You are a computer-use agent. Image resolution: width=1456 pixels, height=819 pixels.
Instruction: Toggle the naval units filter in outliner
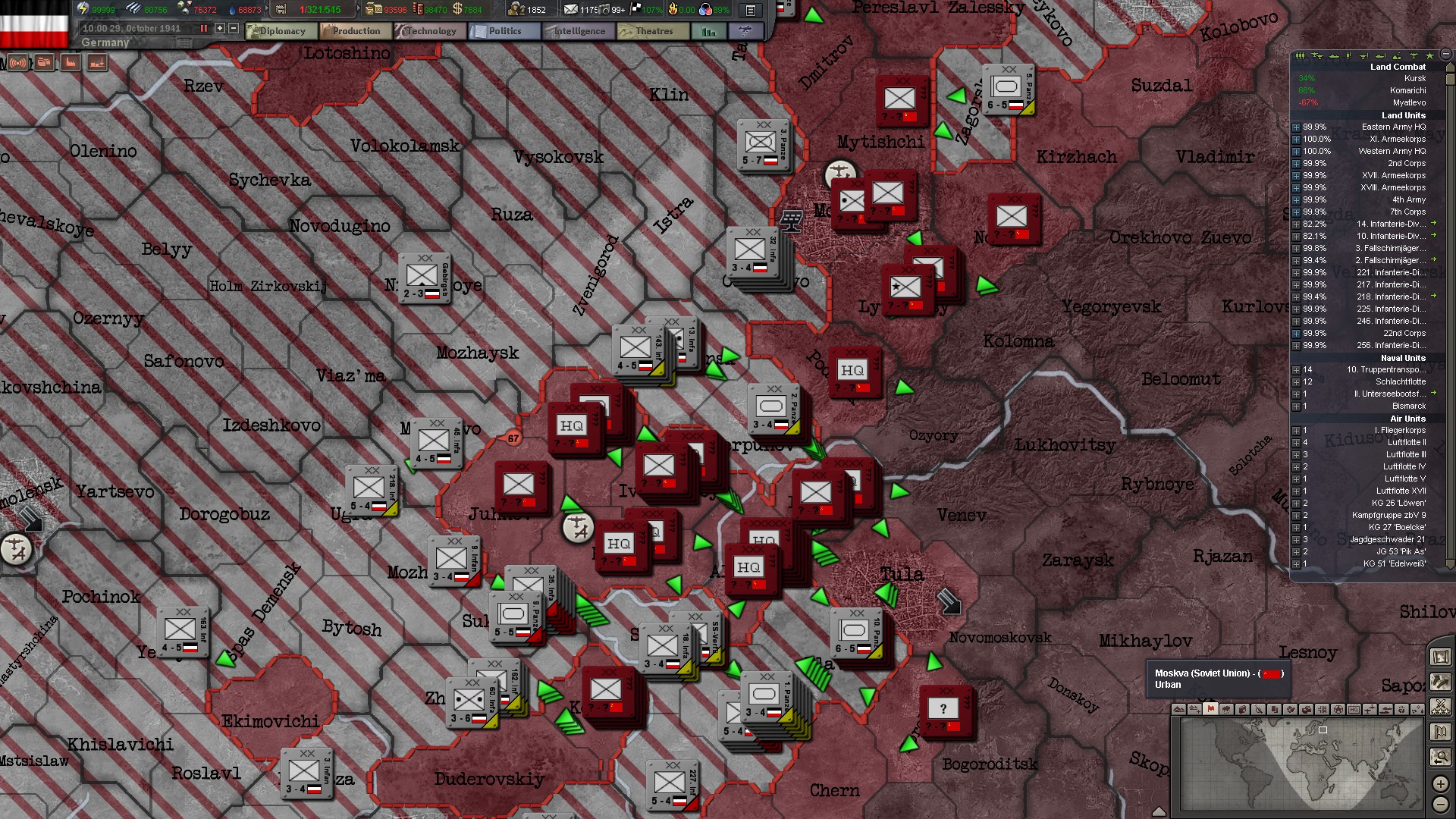1334,57
